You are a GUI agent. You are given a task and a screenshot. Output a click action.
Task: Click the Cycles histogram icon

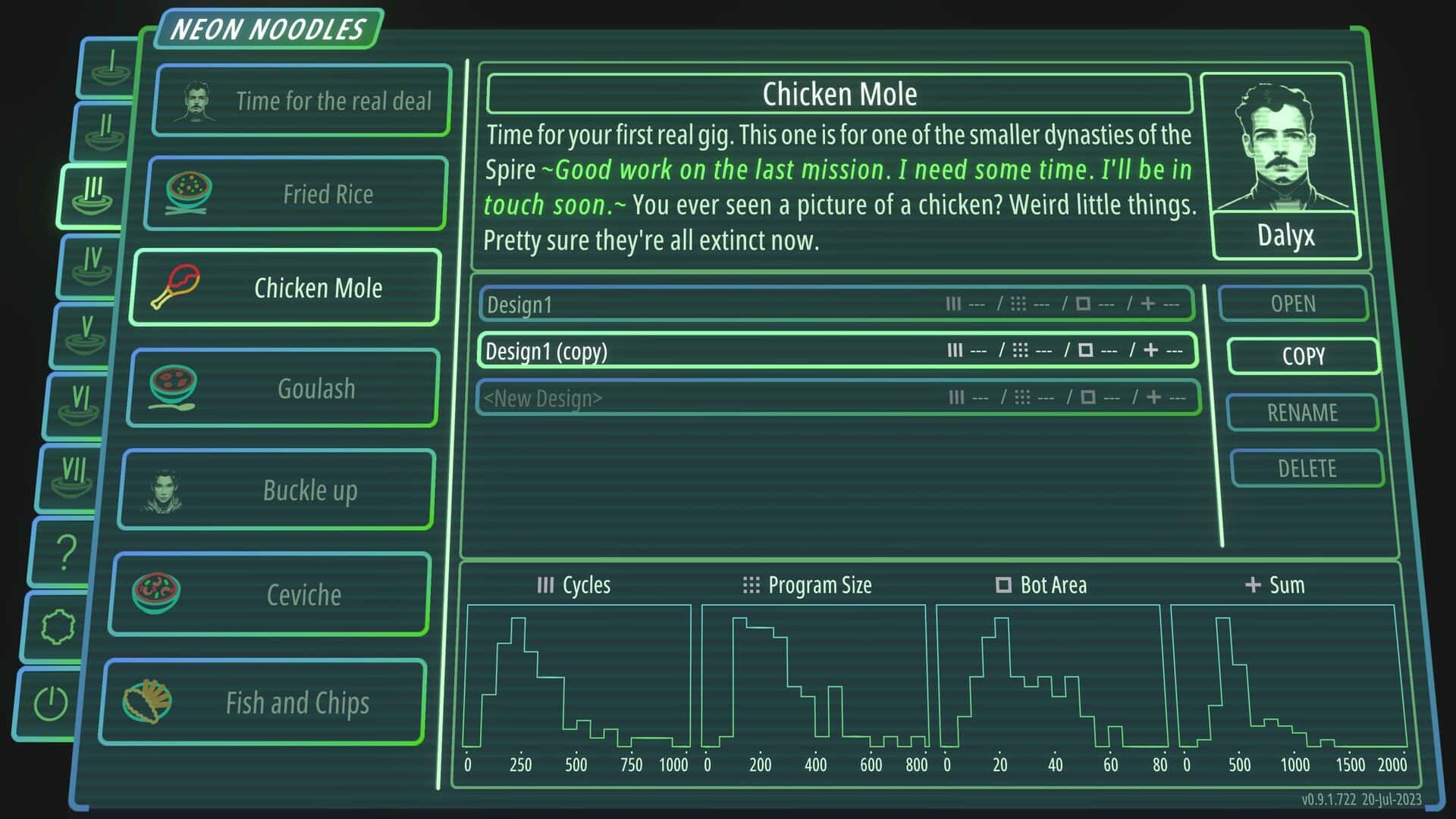pyautogui.click(x=544, y=585)
